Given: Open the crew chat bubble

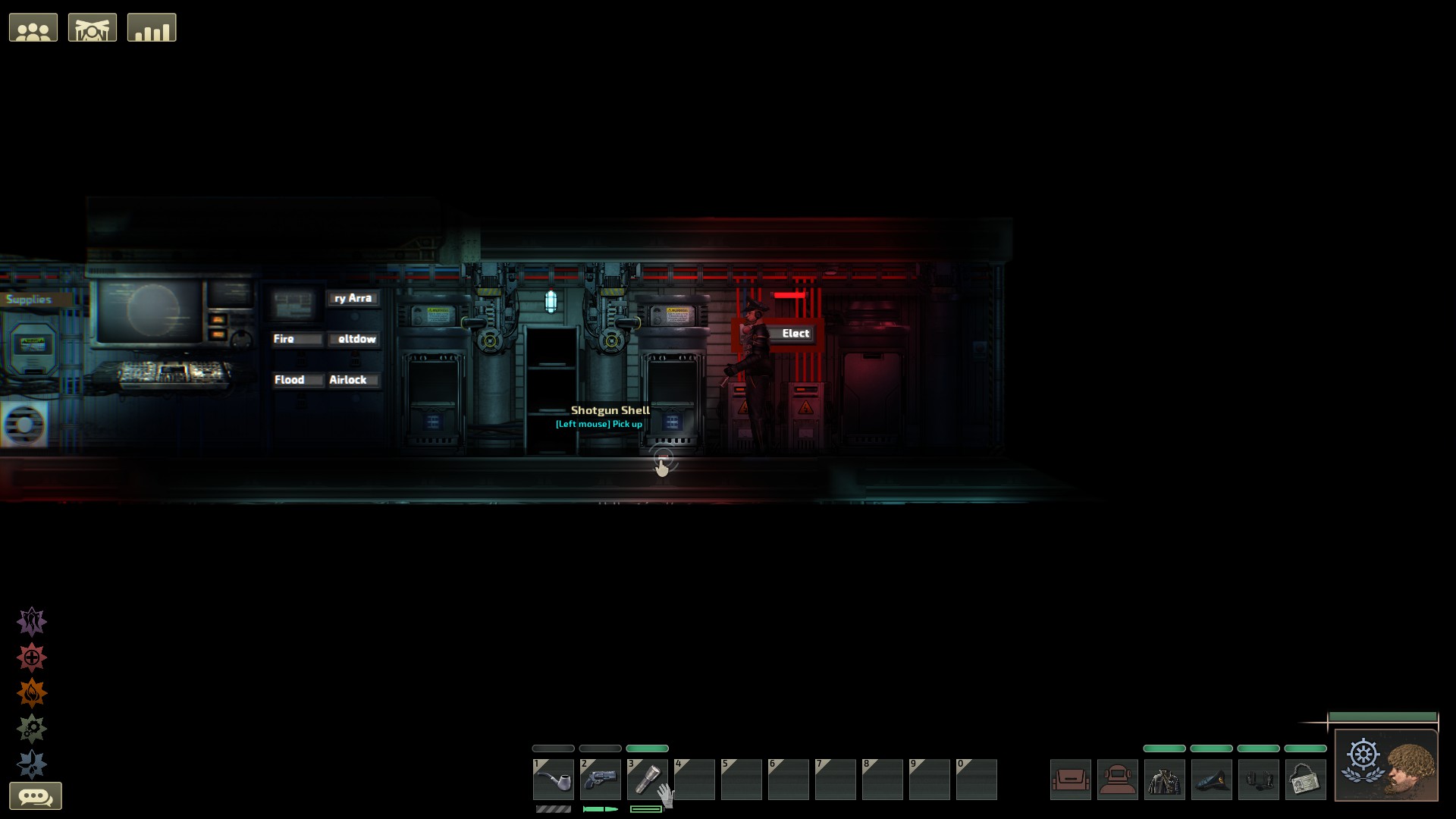Looking at the screenshot, I should (36, 795).
